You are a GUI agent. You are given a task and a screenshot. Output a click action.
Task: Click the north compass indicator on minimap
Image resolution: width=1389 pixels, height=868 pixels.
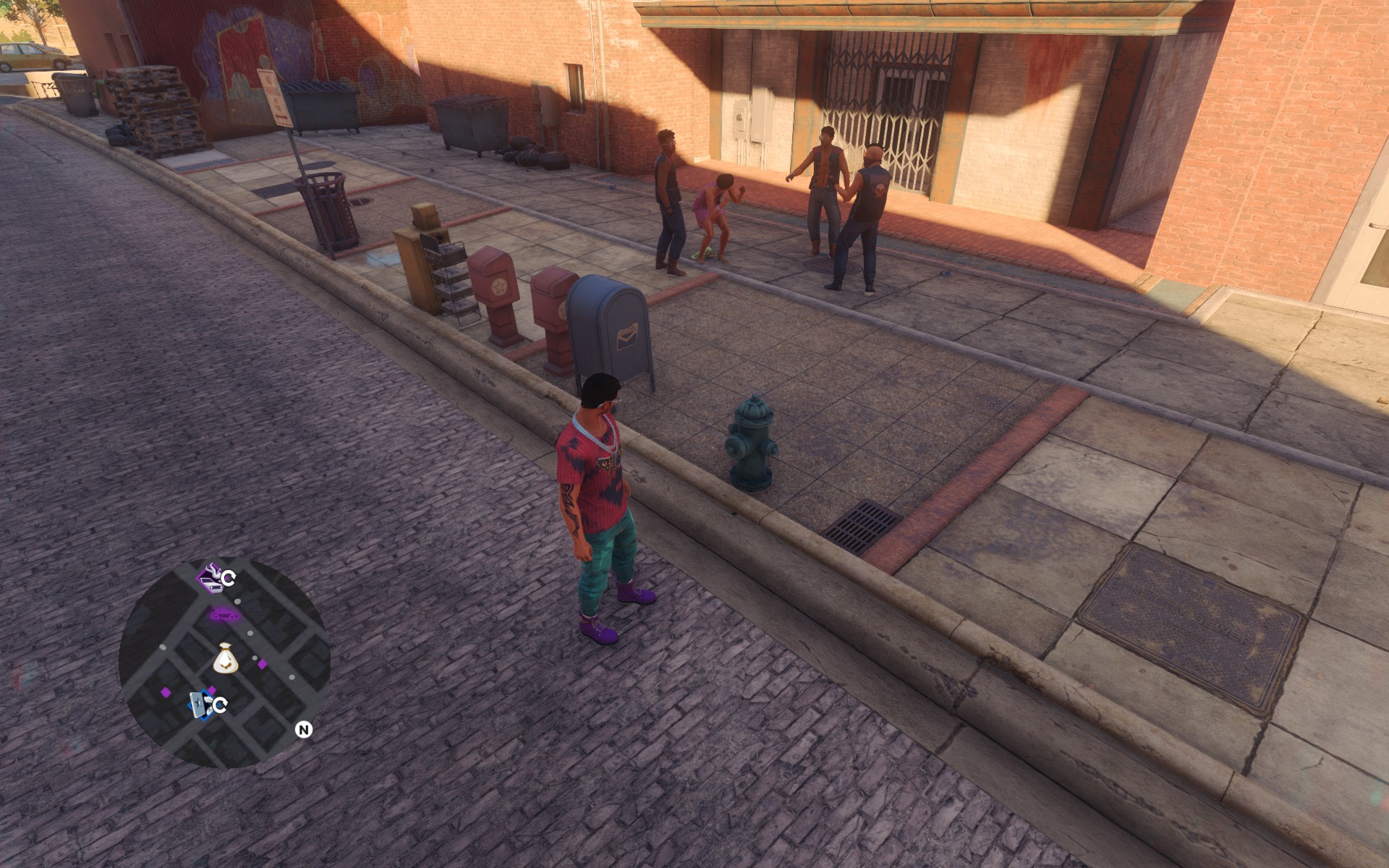click(304, 730)
